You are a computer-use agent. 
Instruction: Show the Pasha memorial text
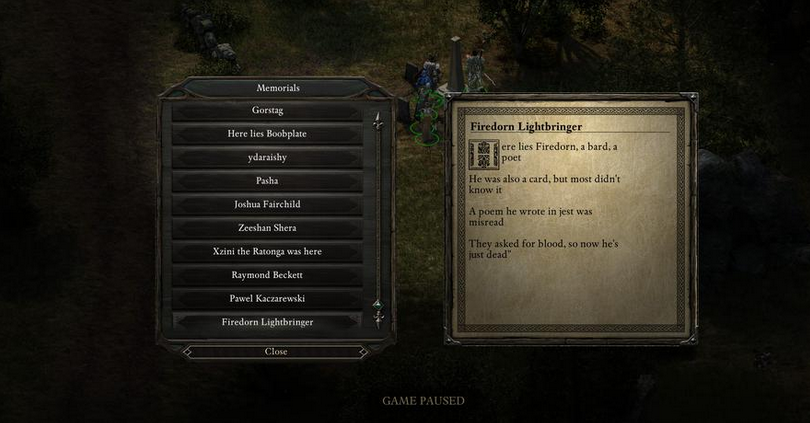[267, 181]
